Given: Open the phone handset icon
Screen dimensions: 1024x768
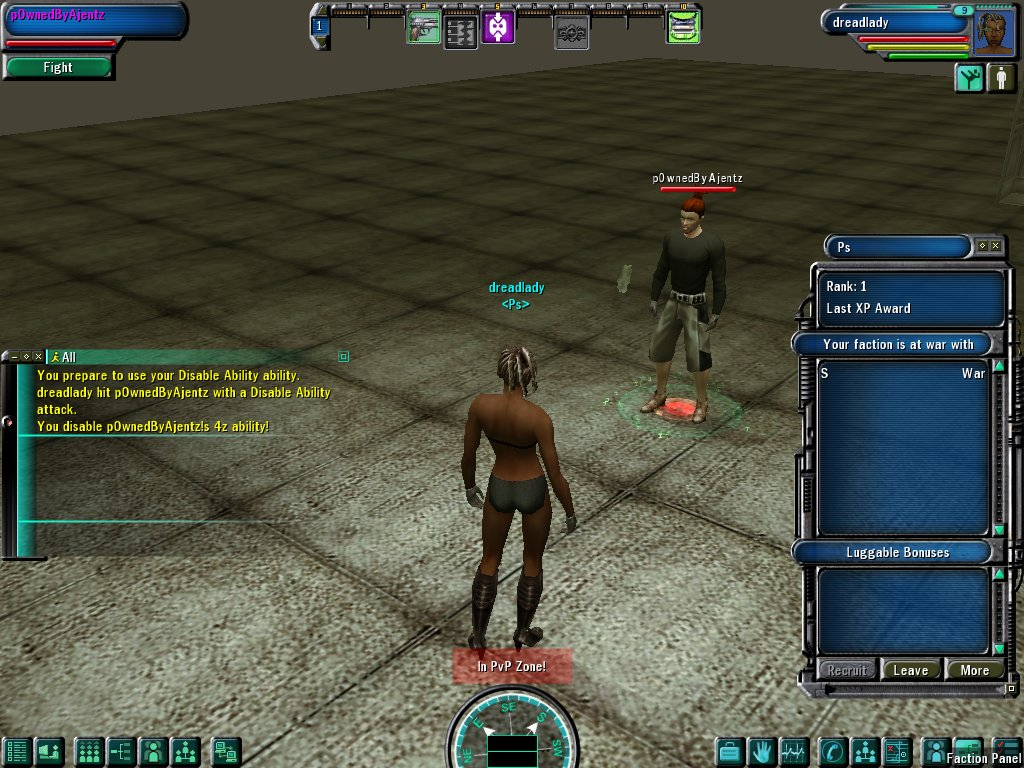Looking at the screenshot, I should click(x=832, y=751).
